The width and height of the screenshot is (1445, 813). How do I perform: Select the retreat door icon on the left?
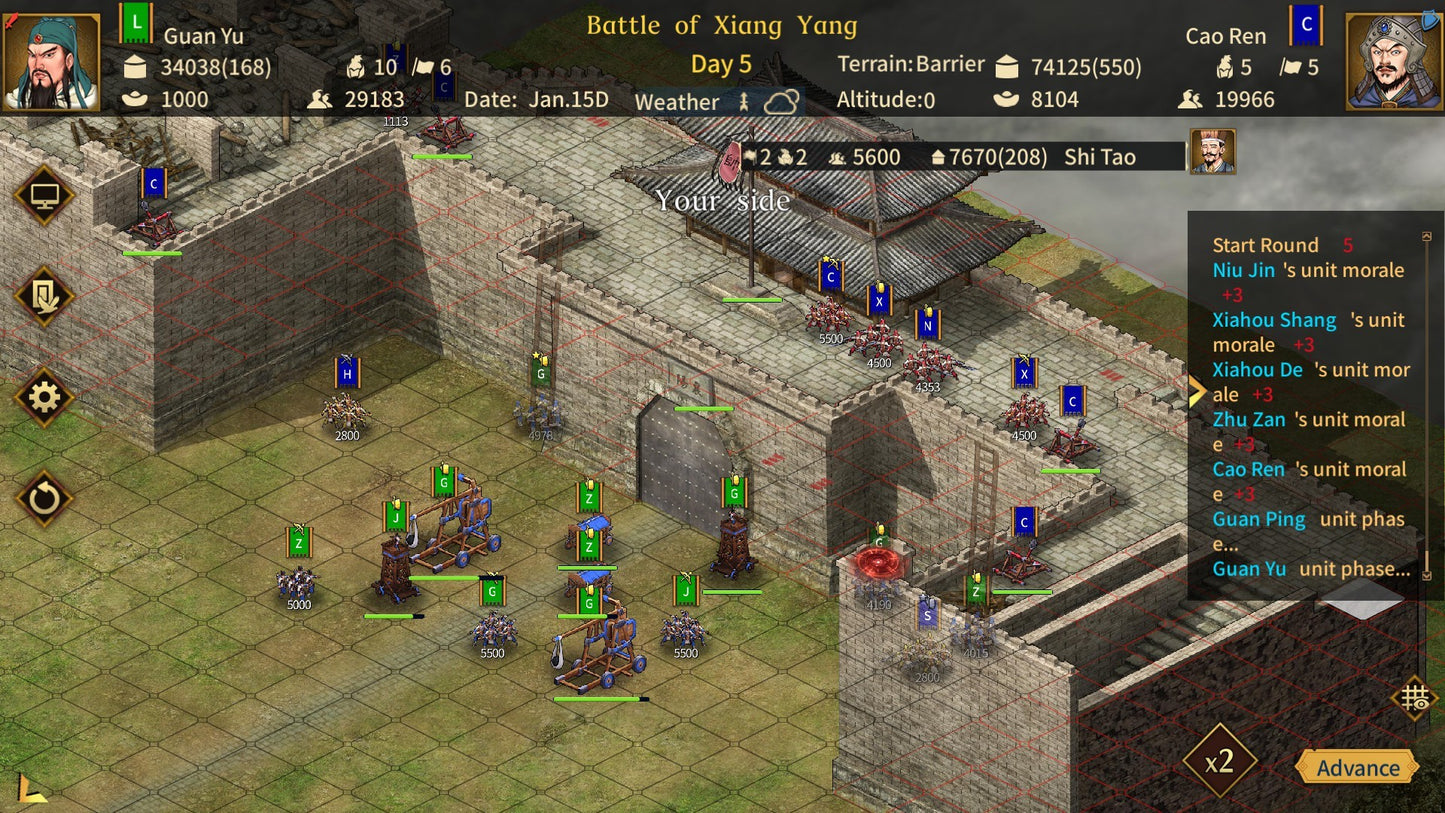click(x=44, y=297)
